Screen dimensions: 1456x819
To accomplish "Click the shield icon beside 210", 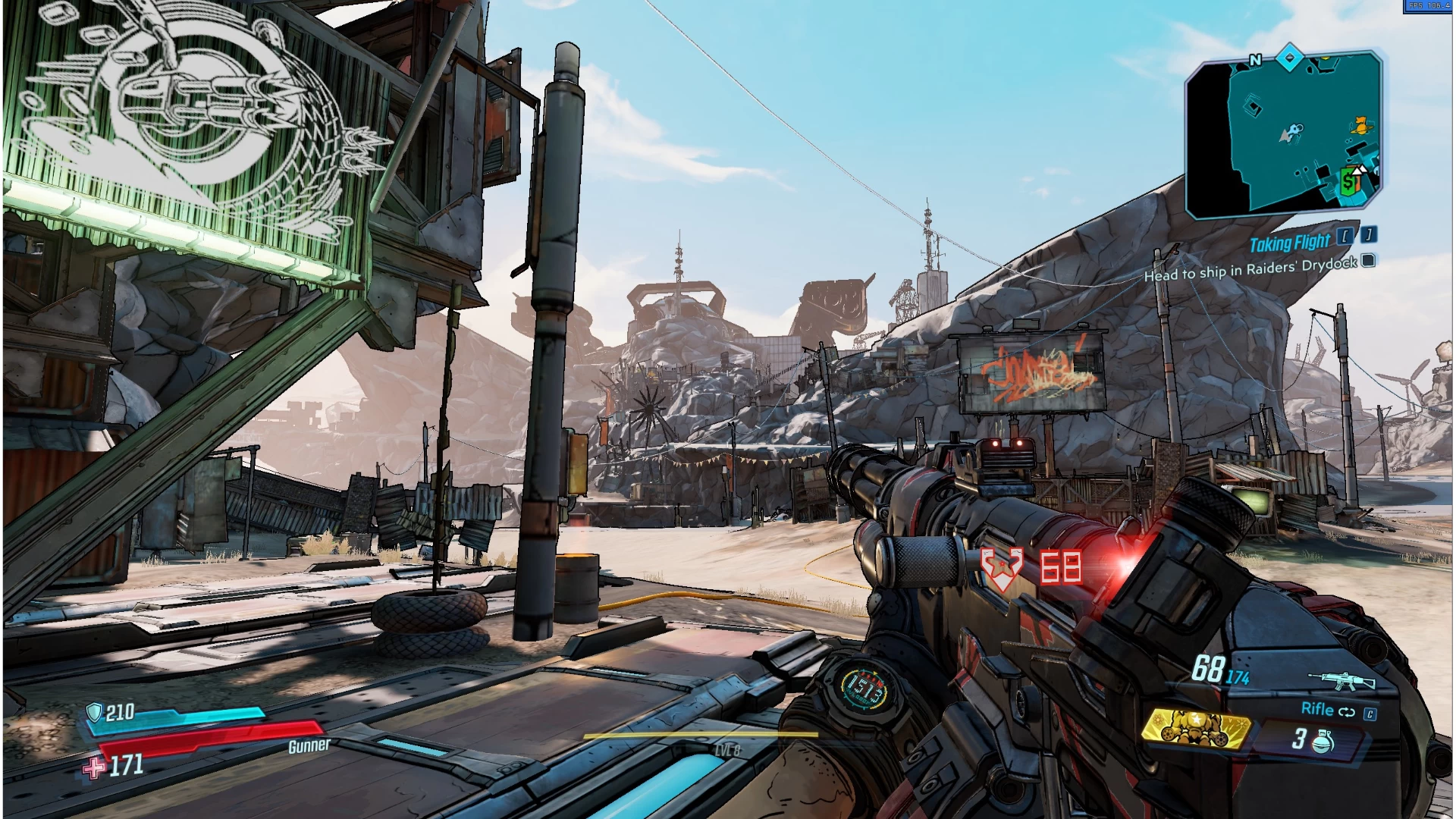I will coord(94,712).
